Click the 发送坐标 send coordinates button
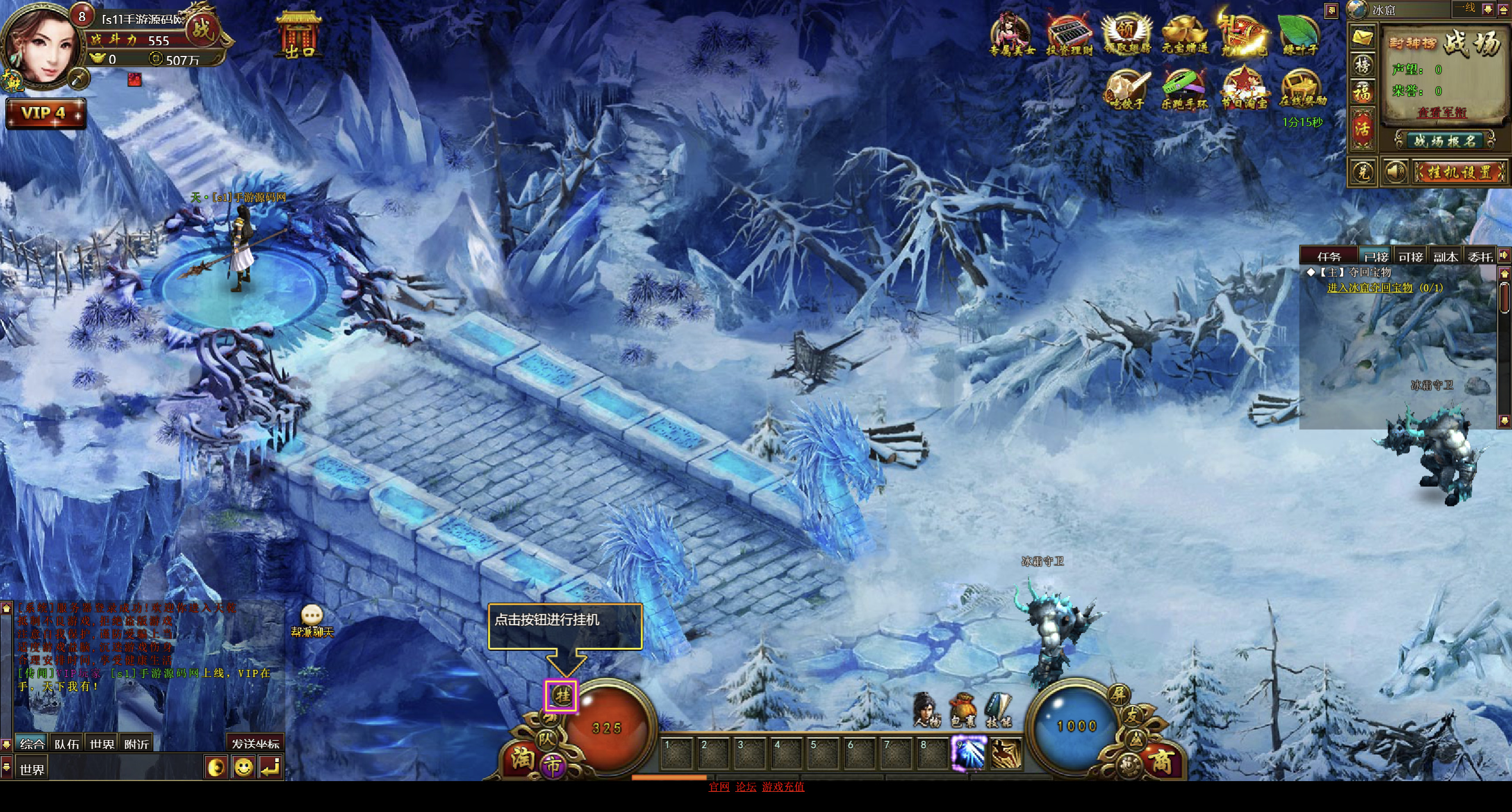Image resolution: width=1512 pixels, height=812 pixels. click(255, 744)
